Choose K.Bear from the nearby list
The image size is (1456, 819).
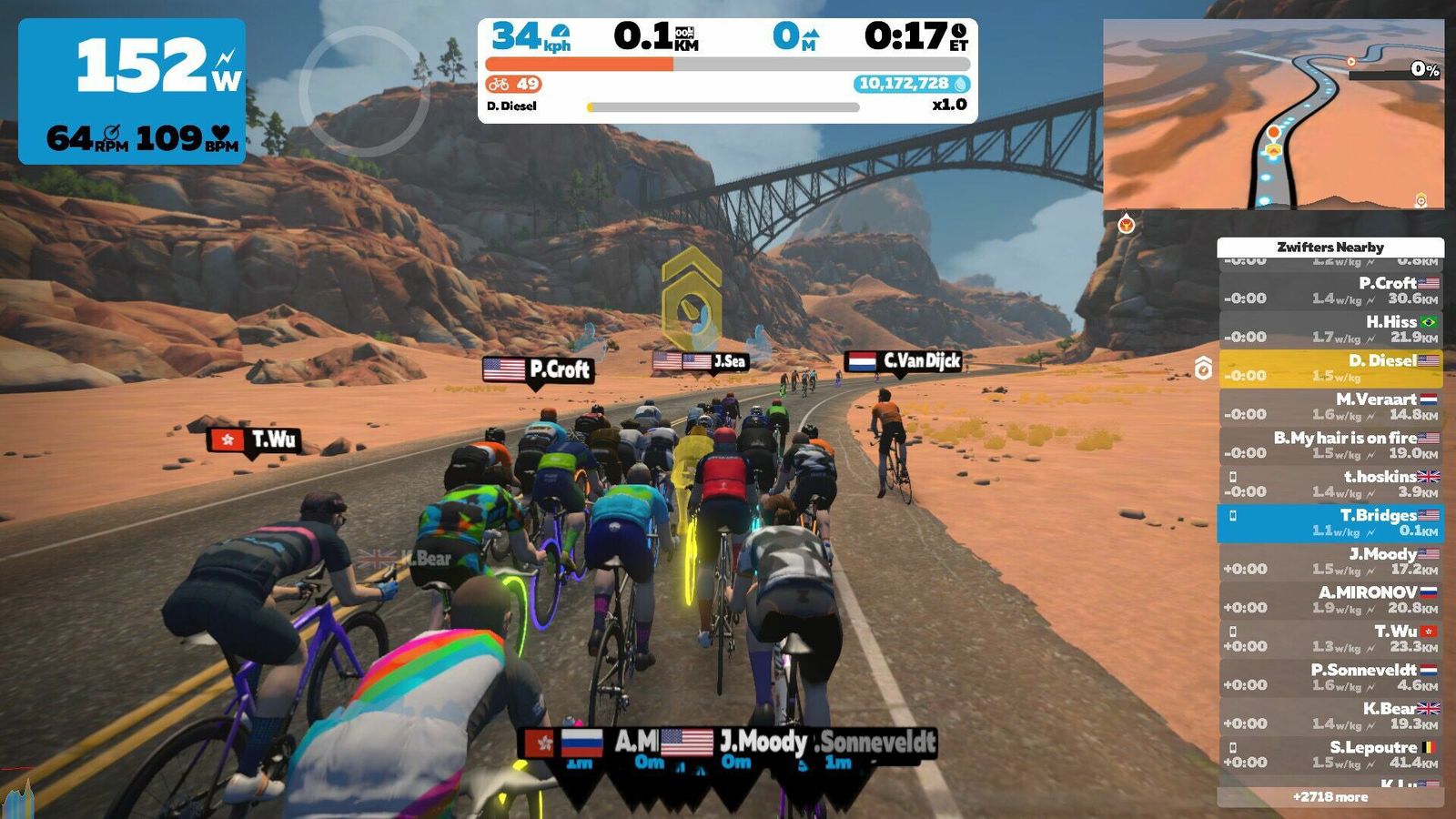pos(1330,716)
